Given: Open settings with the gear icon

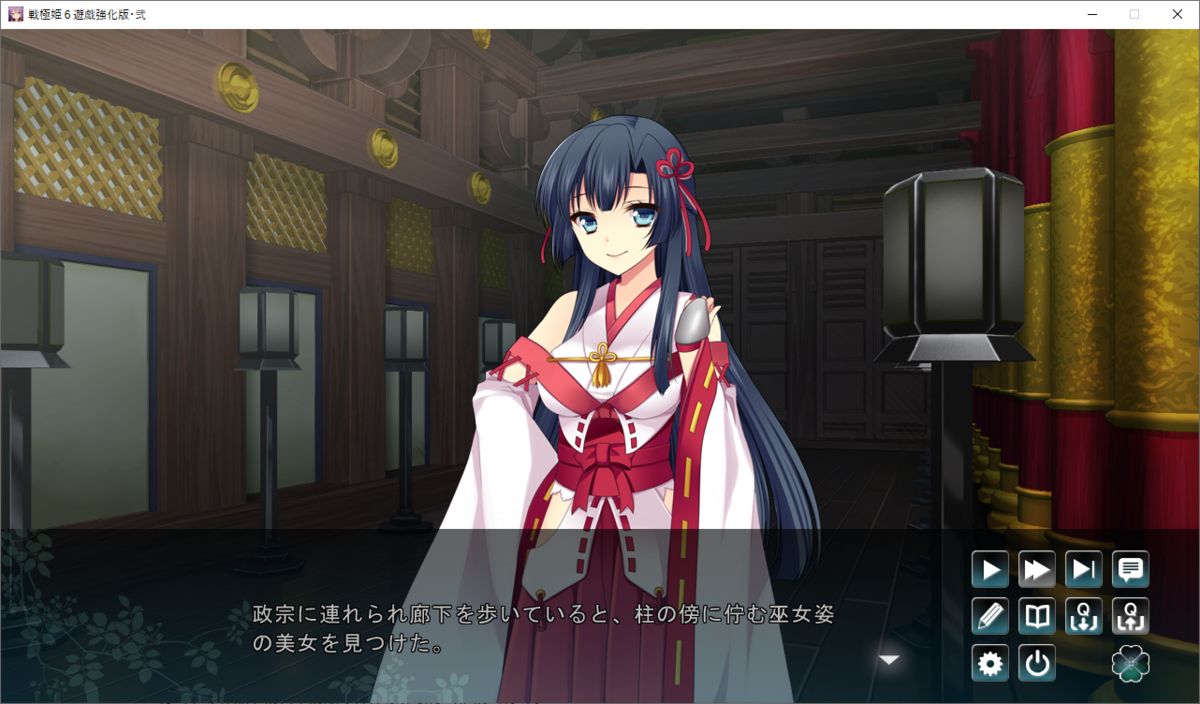Looking at the screenshot, I should [x=990, y=663].
